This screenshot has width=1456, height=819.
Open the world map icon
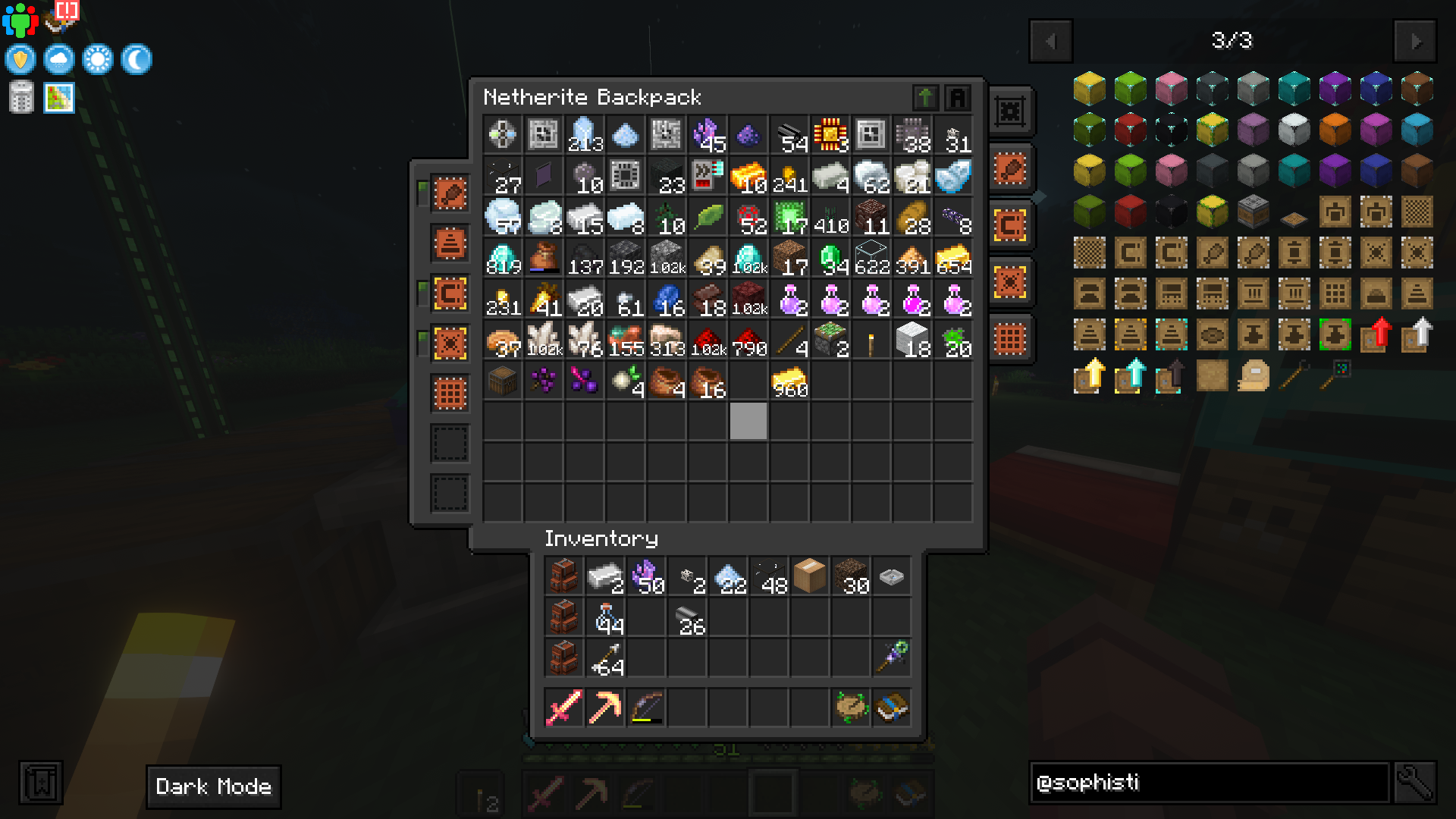[x=59, y=97]
